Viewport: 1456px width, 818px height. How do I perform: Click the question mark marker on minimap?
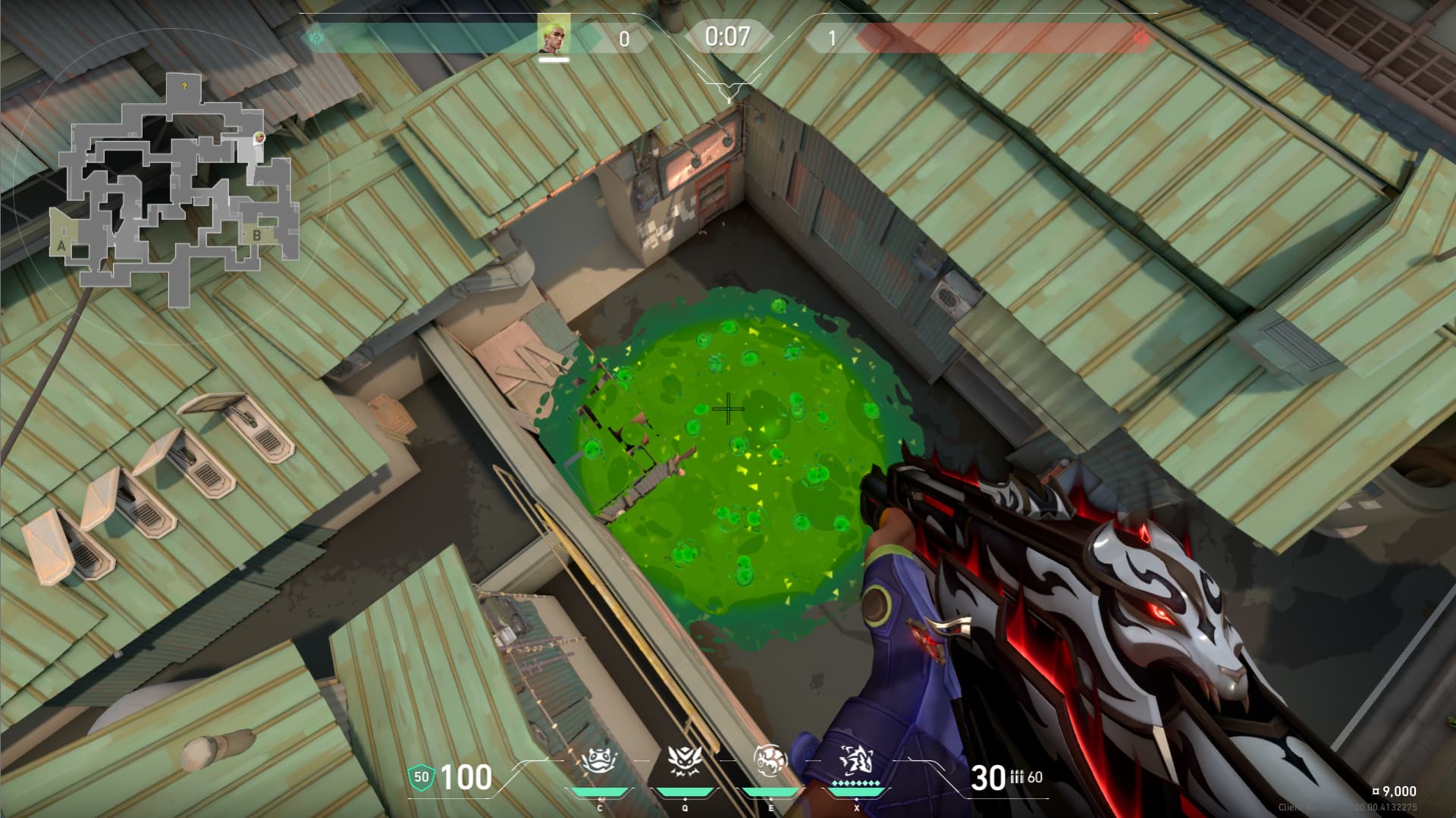tap(184, 87)
